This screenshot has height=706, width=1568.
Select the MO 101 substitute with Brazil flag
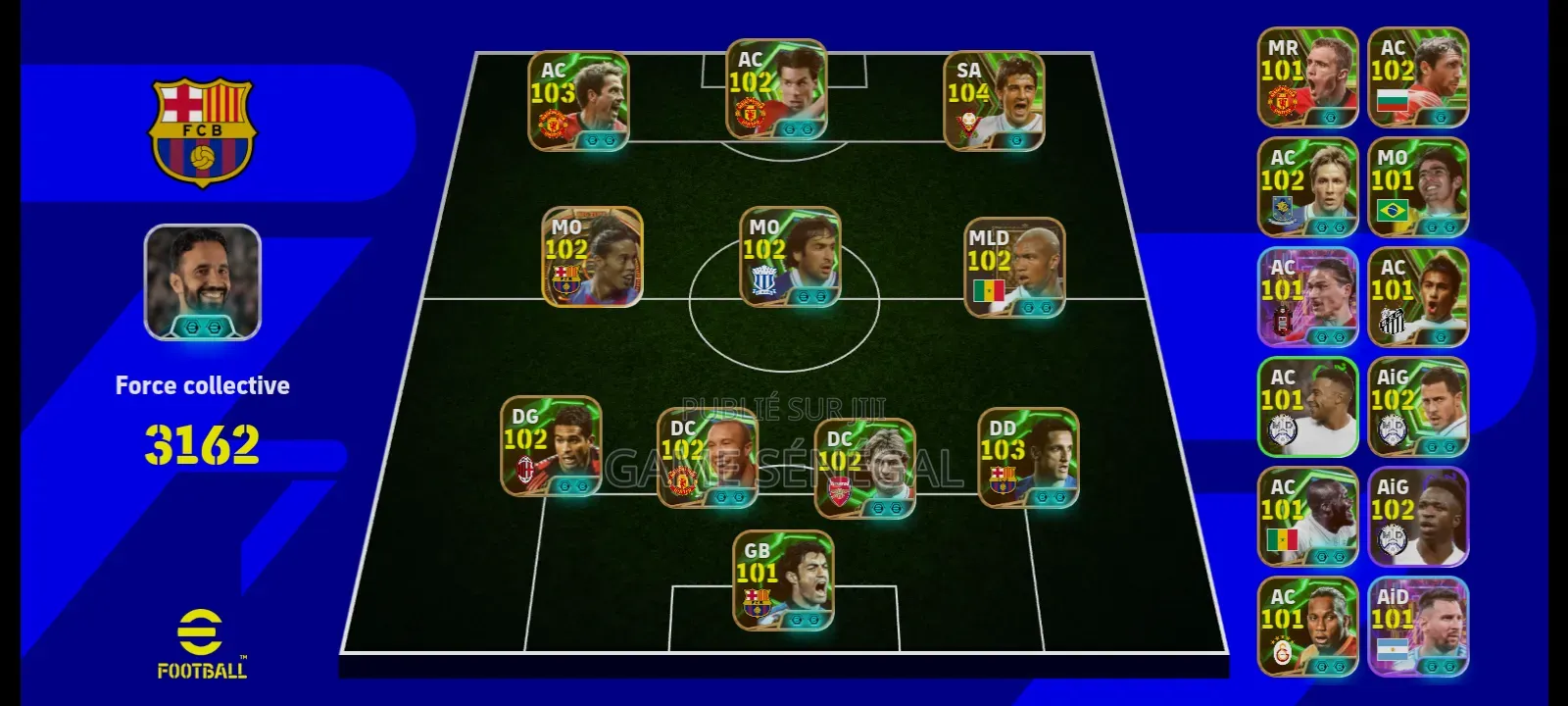coord(1418,187)
